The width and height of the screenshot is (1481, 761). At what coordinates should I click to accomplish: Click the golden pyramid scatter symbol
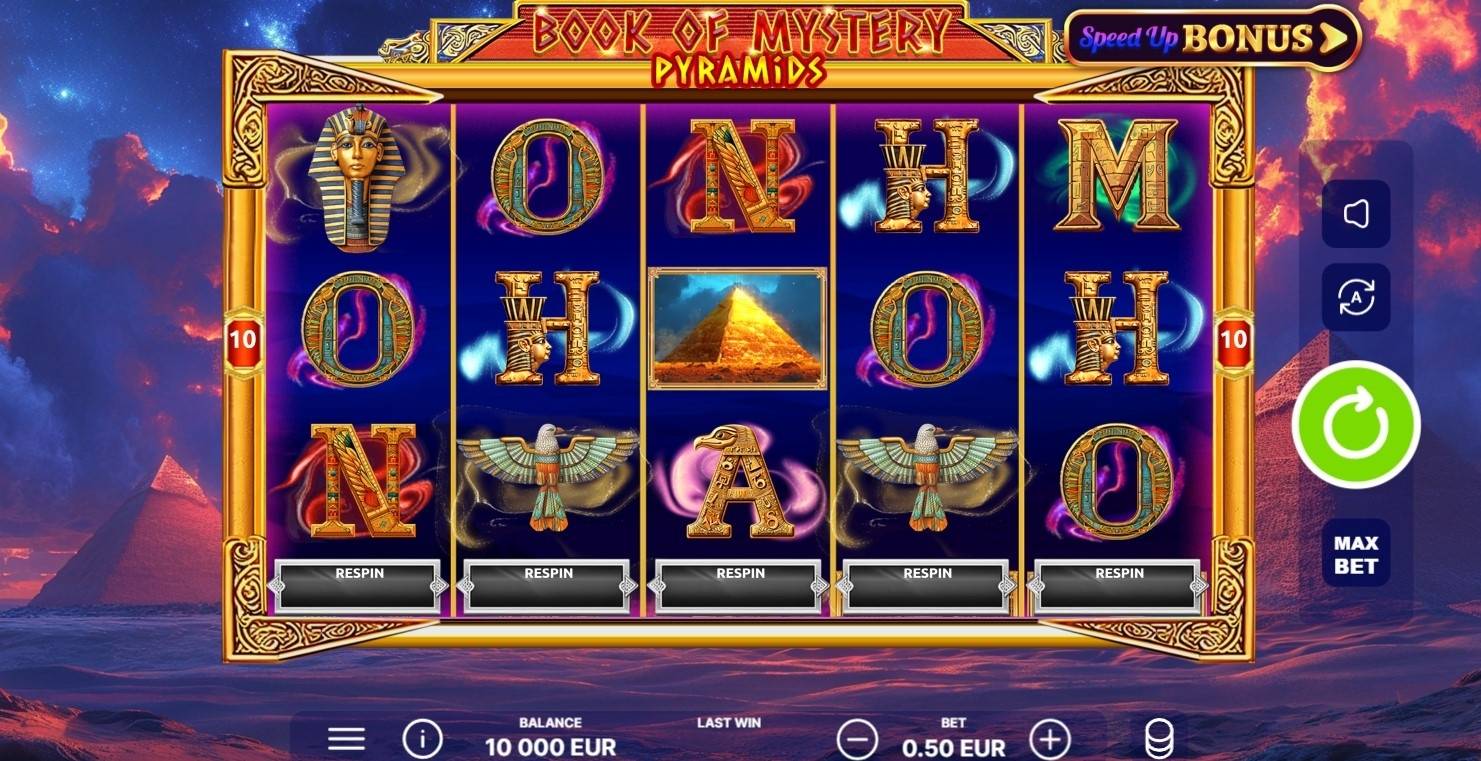click(x=737, y=328)
